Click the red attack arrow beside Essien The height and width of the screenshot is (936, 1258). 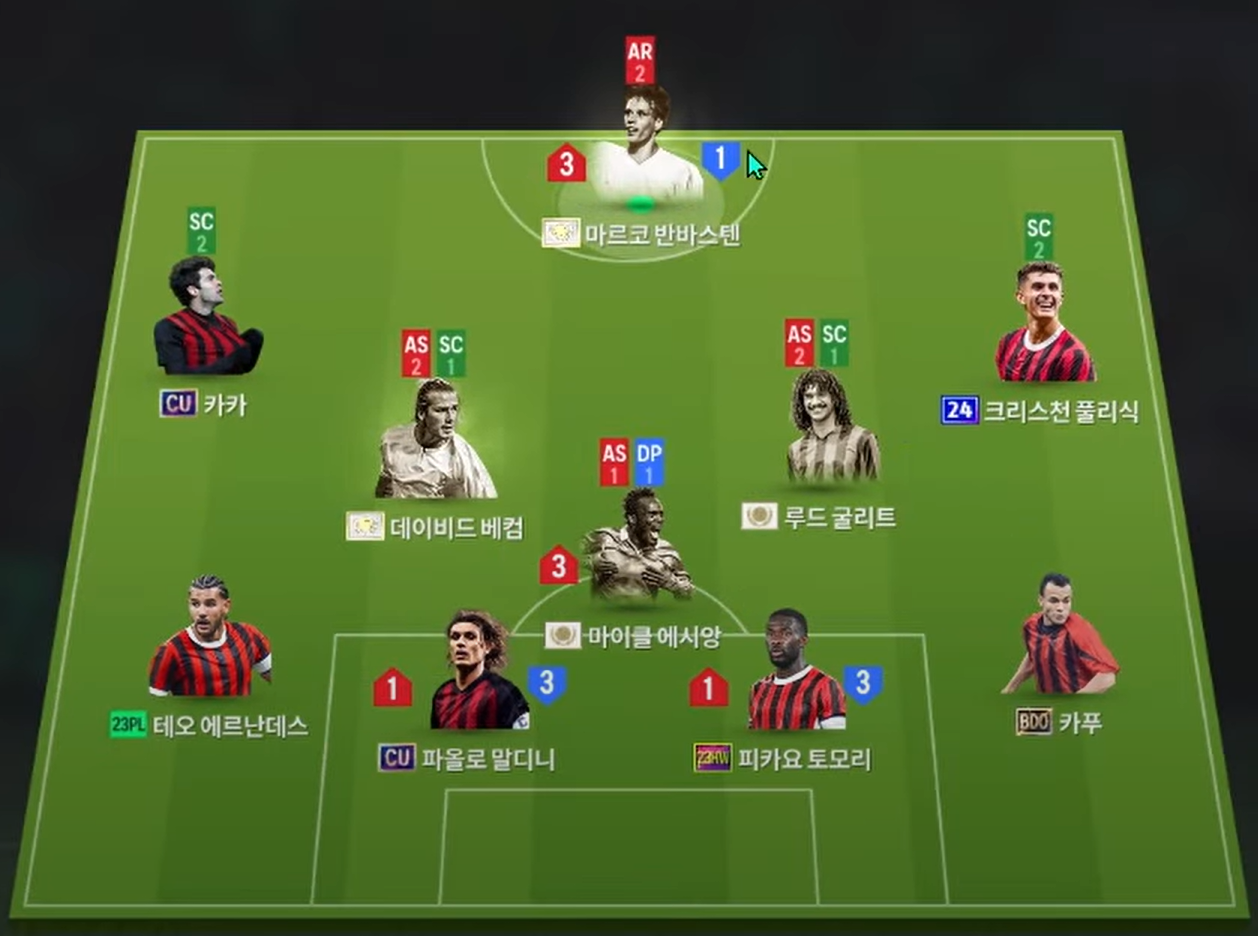[559, 566]
